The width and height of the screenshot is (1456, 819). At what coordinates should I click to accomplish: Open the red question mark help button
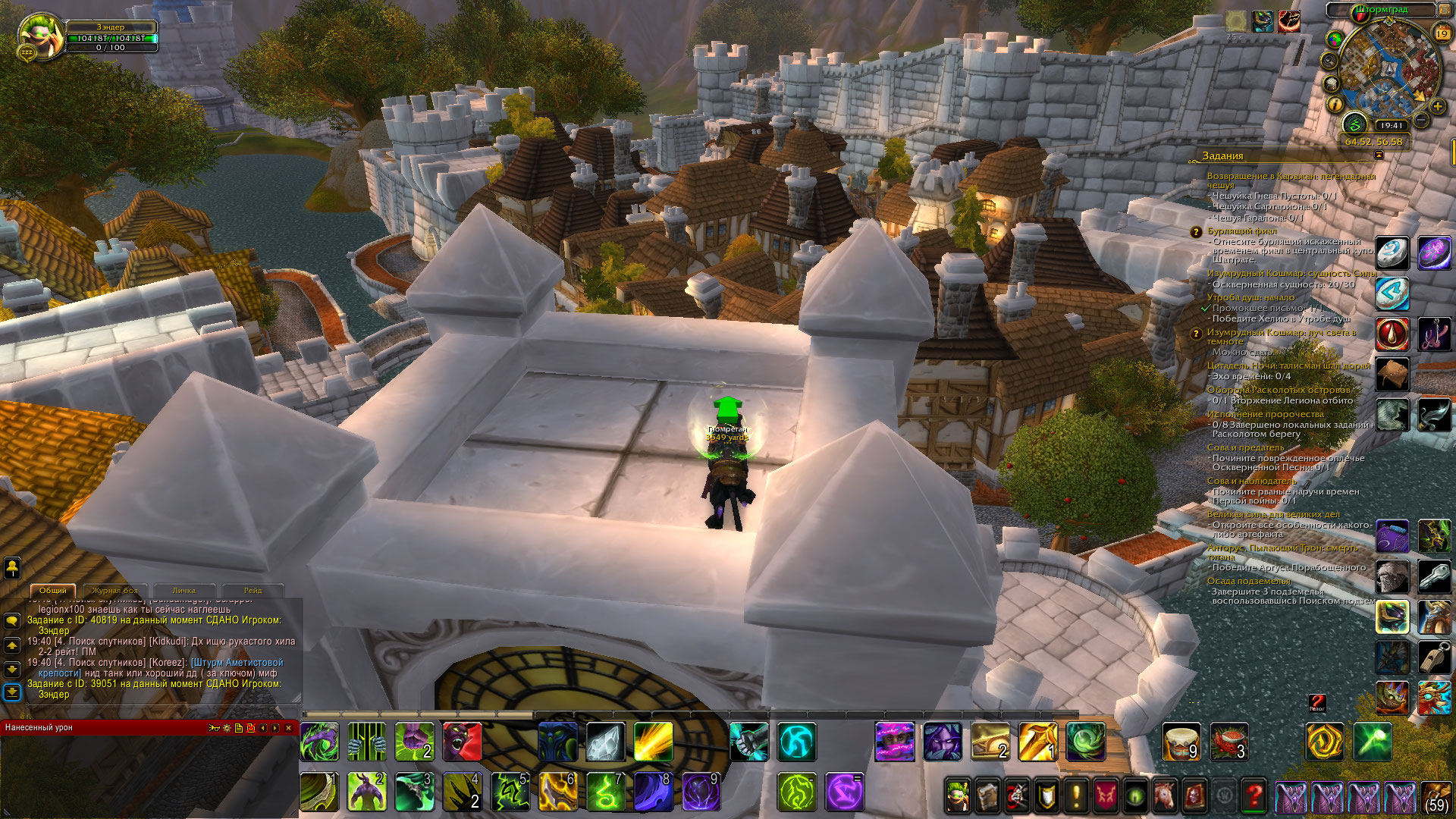point(1254,796)
